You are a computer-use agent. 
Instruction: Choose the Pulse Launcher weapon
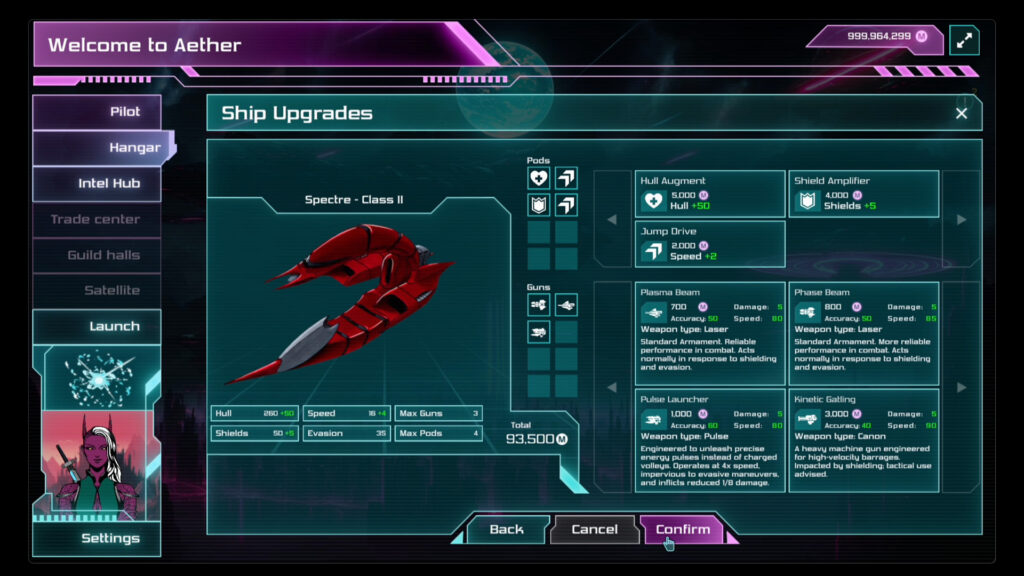[710, 440]
